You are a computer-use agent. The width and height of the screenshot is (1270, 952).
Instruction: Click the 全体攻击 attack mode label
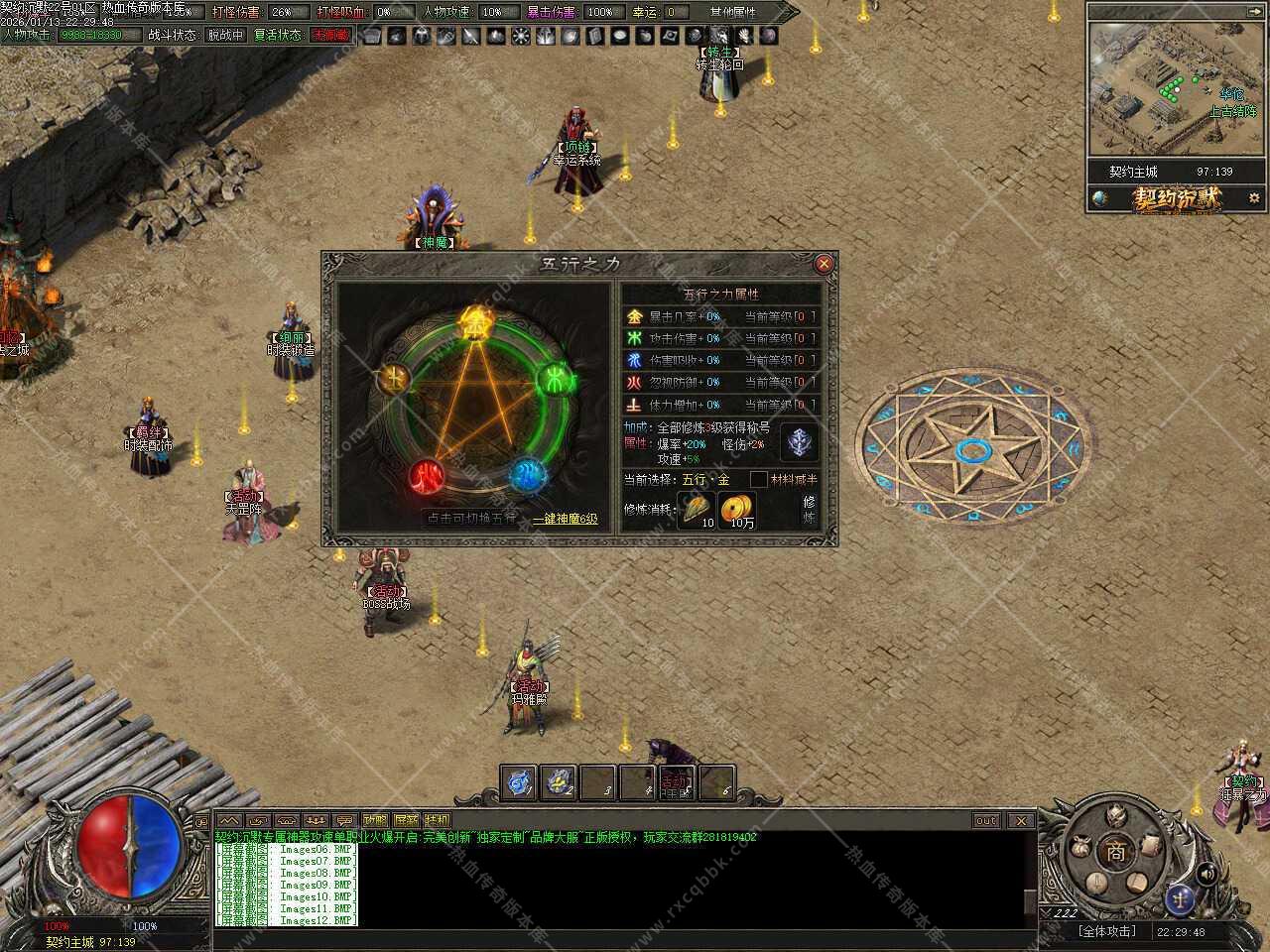(x=1106, y=931)
